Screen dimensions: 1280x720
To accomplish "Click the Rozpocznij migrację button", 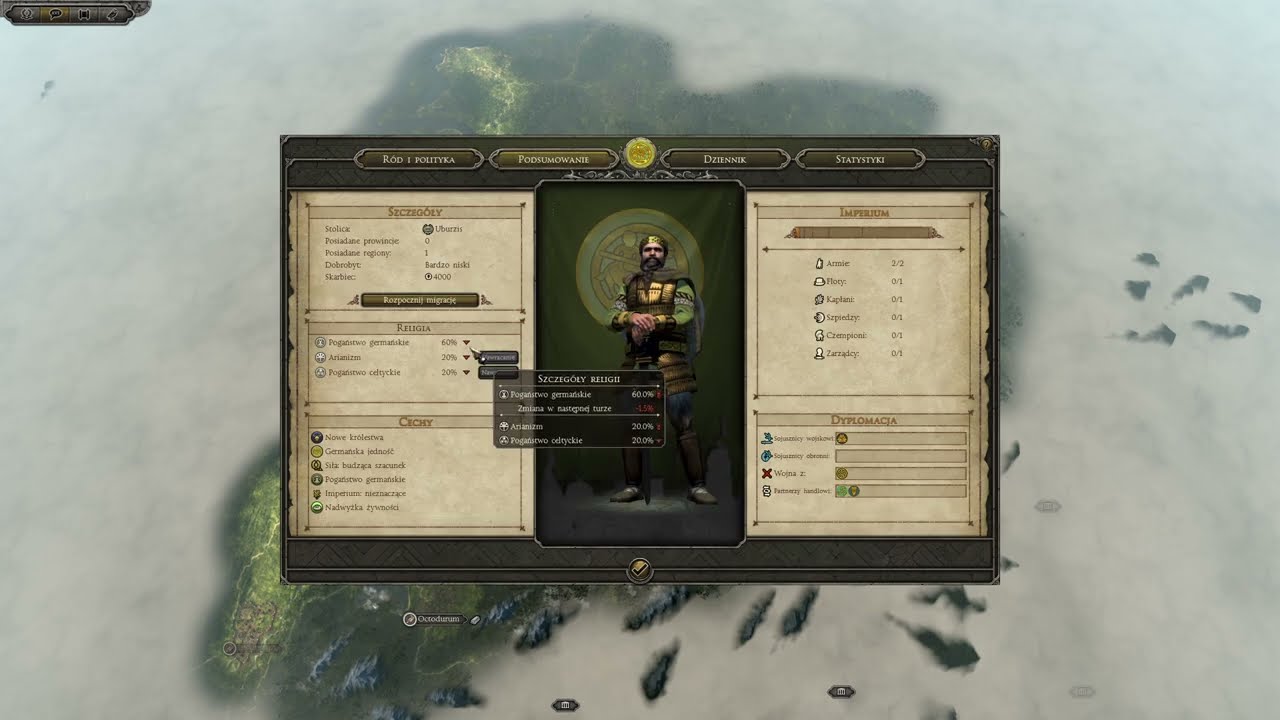I will click(419, 300).
